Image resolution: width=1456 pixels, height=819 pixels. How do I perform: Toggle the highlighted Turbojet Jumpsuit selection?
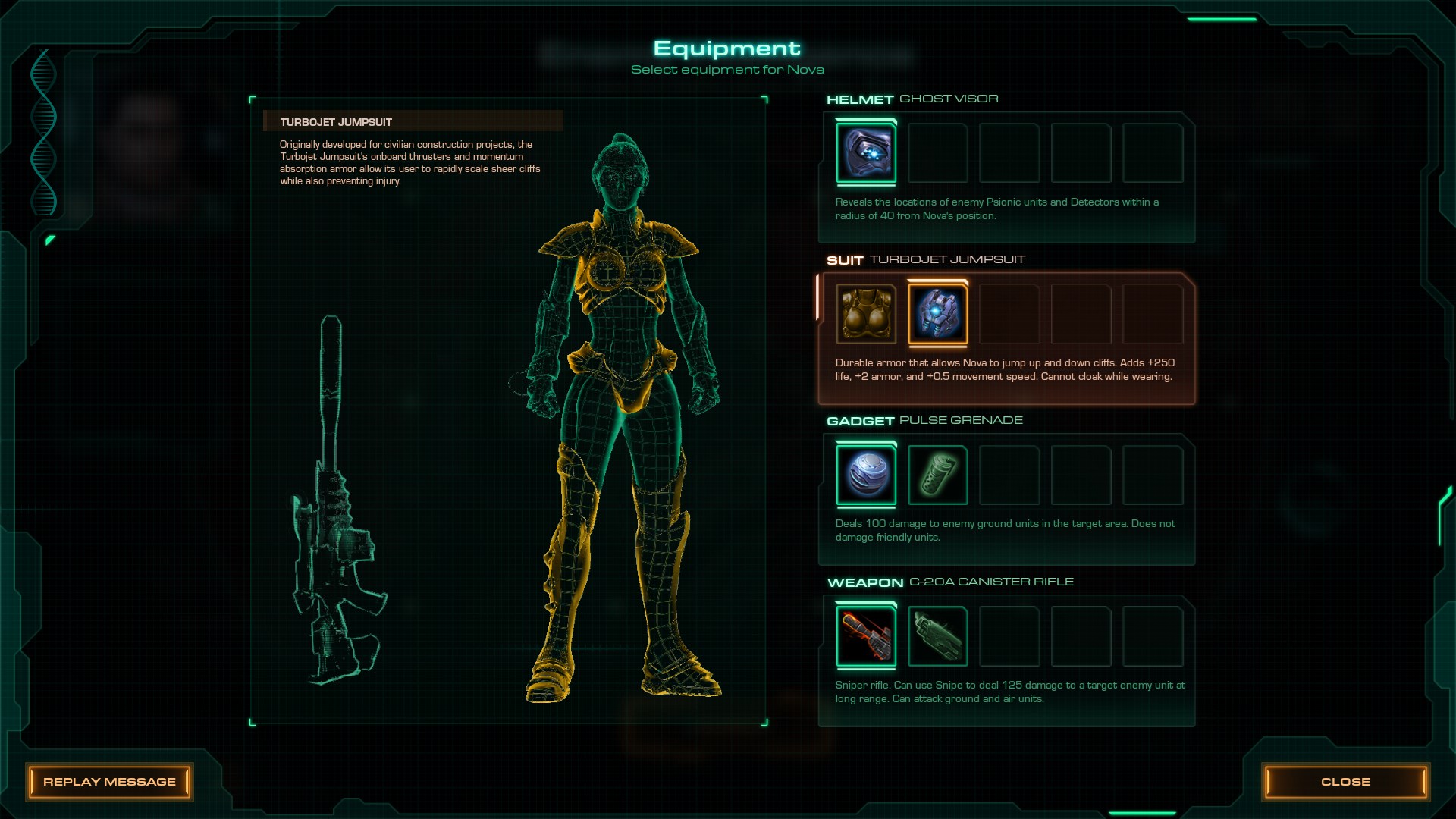click(x=937, y=314)
